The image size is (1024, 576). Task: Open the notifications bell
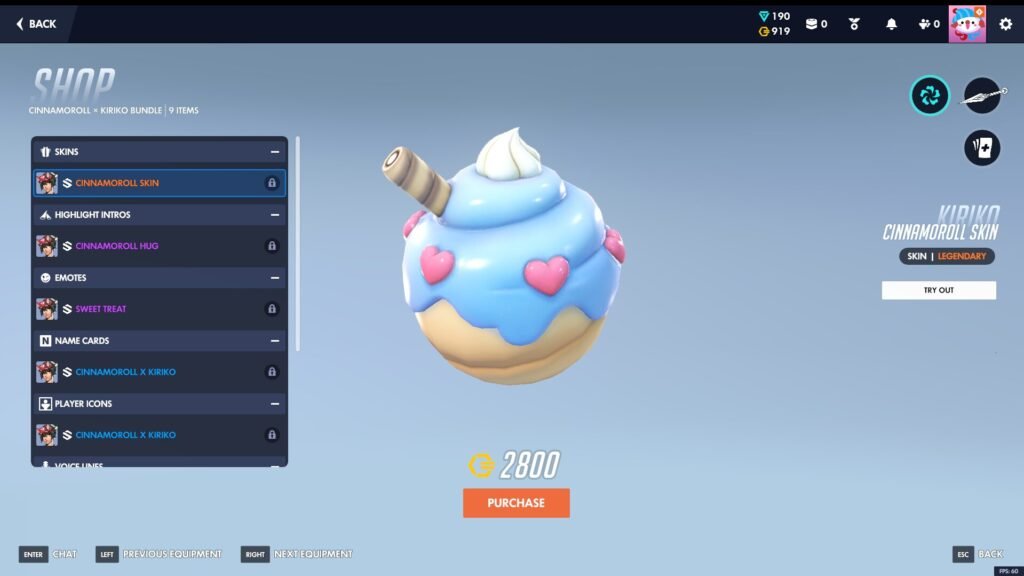[891, 24]
